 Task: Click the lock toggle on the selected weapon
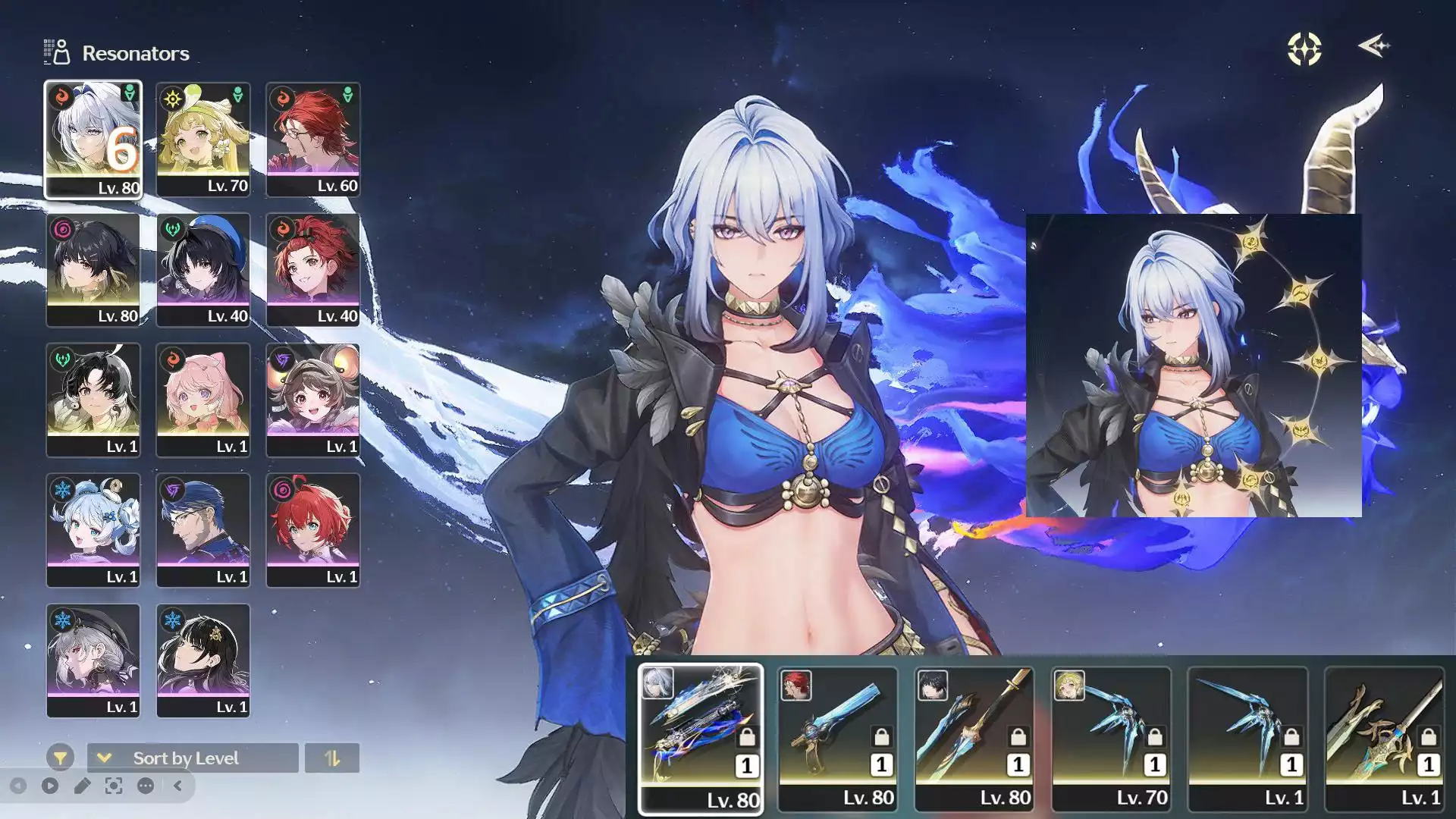[x=748, y=737]
